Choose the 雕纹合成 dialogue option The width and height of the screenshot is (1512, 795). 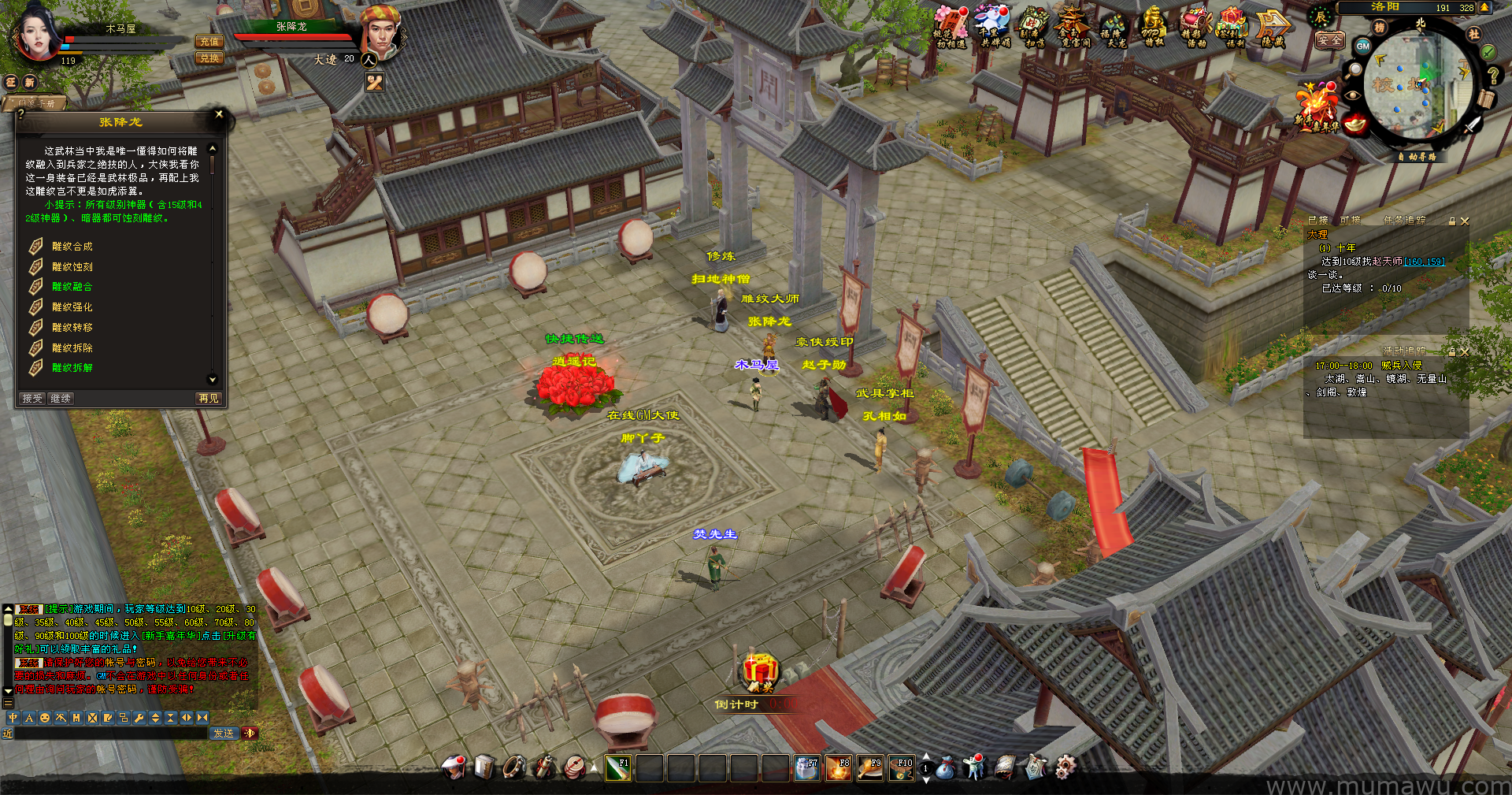coord(72,247)
